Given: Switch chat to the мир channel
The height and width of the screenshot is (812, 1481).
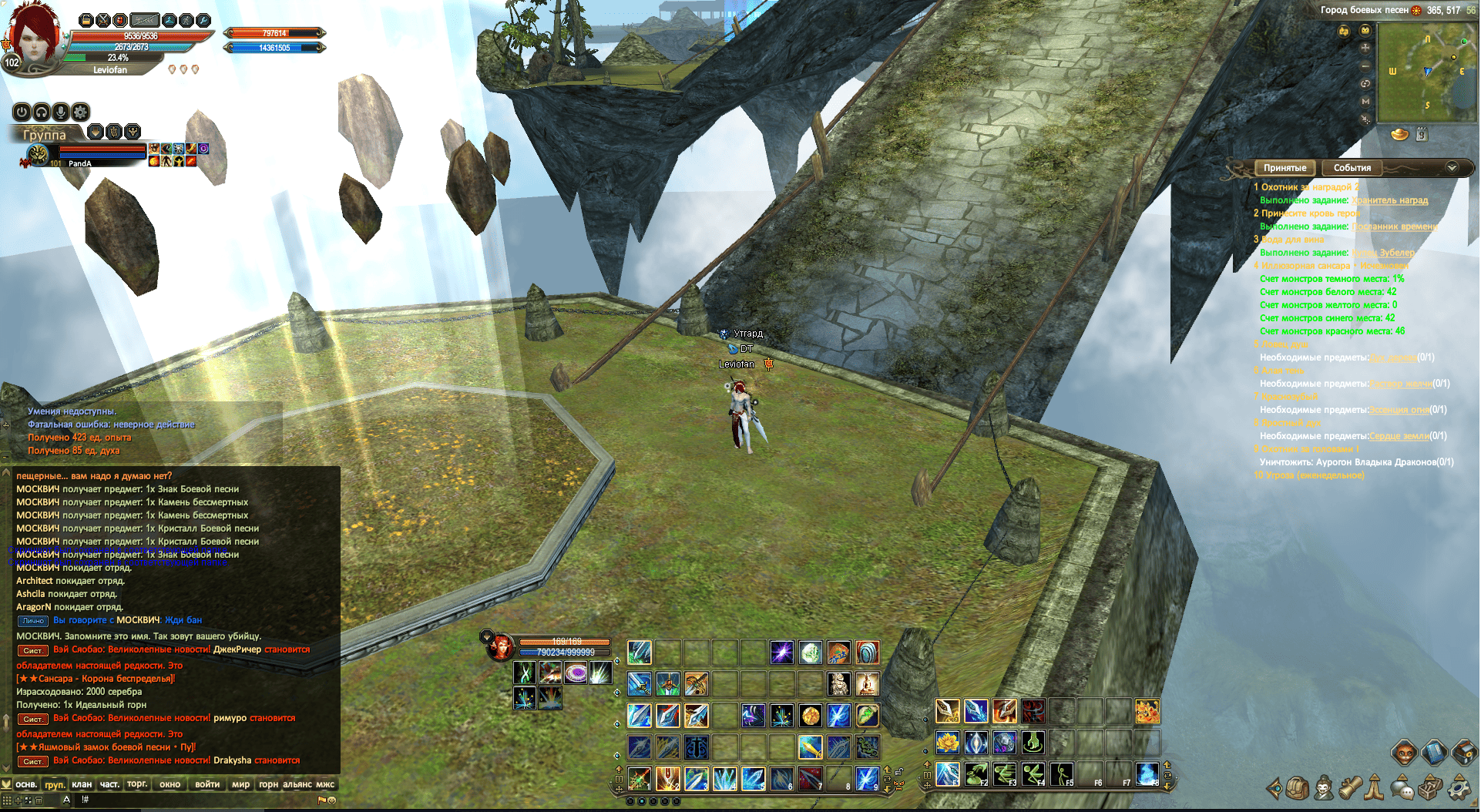Looking at the screenshot, I should tap(240, 784).
